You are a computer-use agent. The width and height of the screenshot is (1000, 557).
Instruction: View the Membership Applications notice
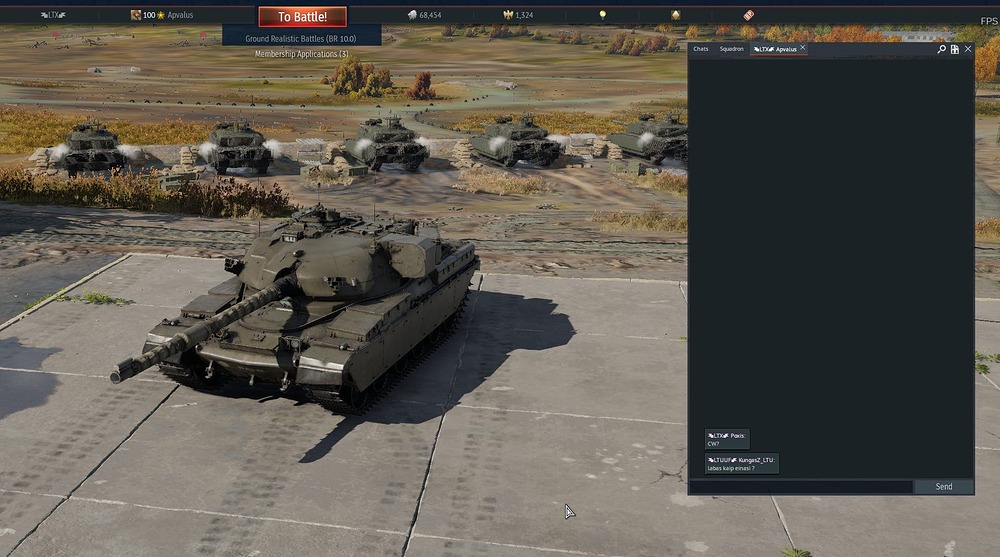tap(302, 54)
